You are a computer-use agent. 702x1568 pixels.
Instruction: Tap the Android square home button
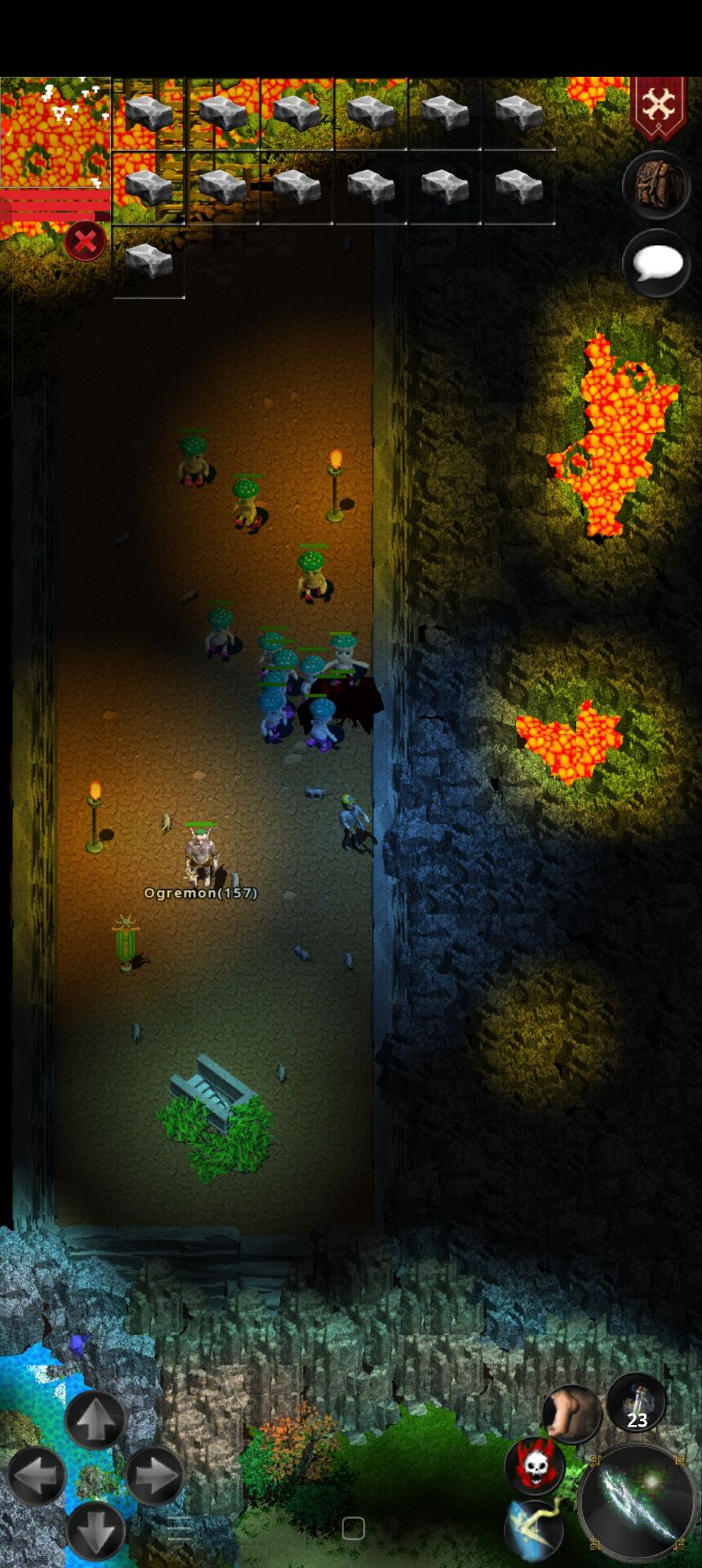[x=353, y=1529]
